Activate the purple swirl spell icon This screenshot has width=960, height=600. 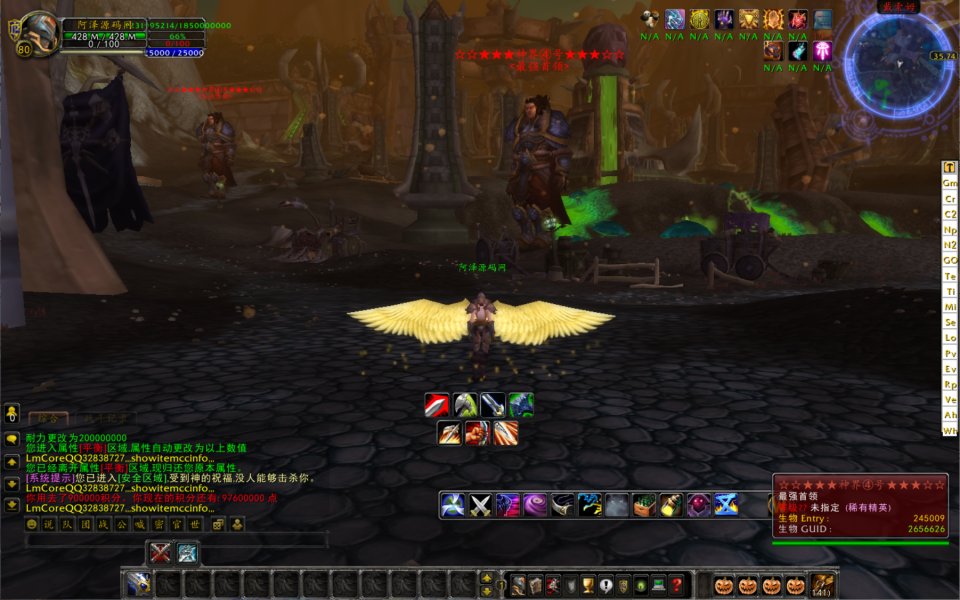coord(535,505)
